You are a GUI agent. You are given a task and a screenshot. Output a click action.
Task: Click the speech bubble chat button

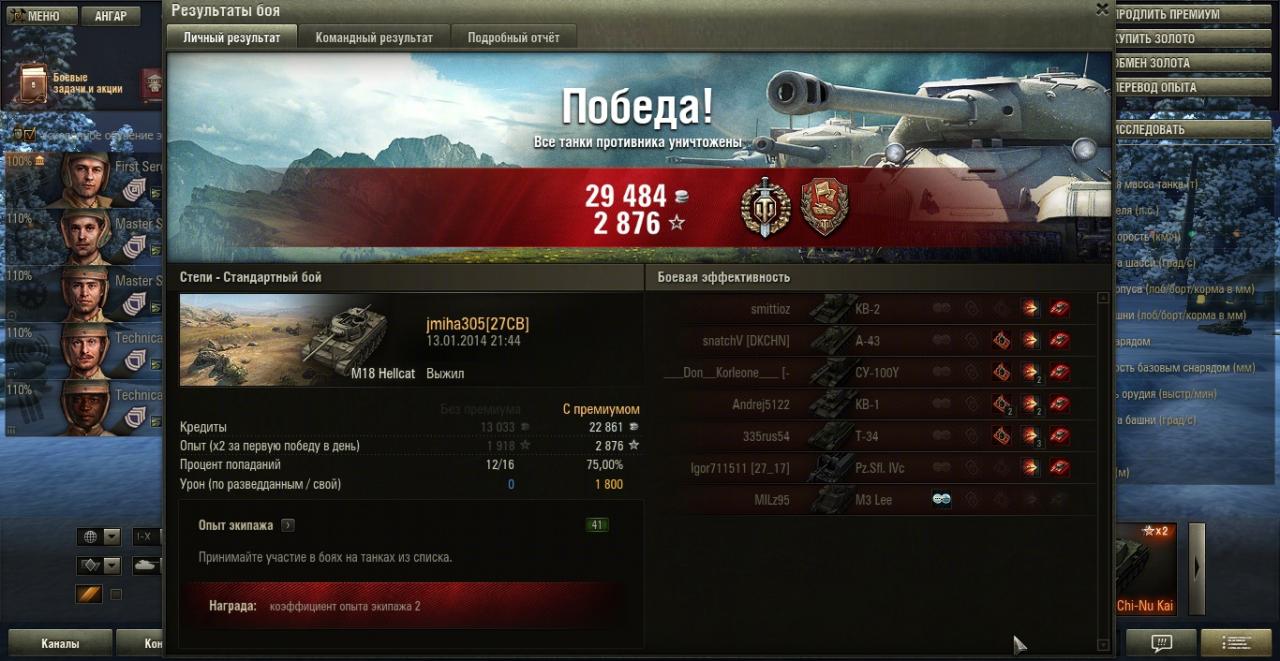1161,642
